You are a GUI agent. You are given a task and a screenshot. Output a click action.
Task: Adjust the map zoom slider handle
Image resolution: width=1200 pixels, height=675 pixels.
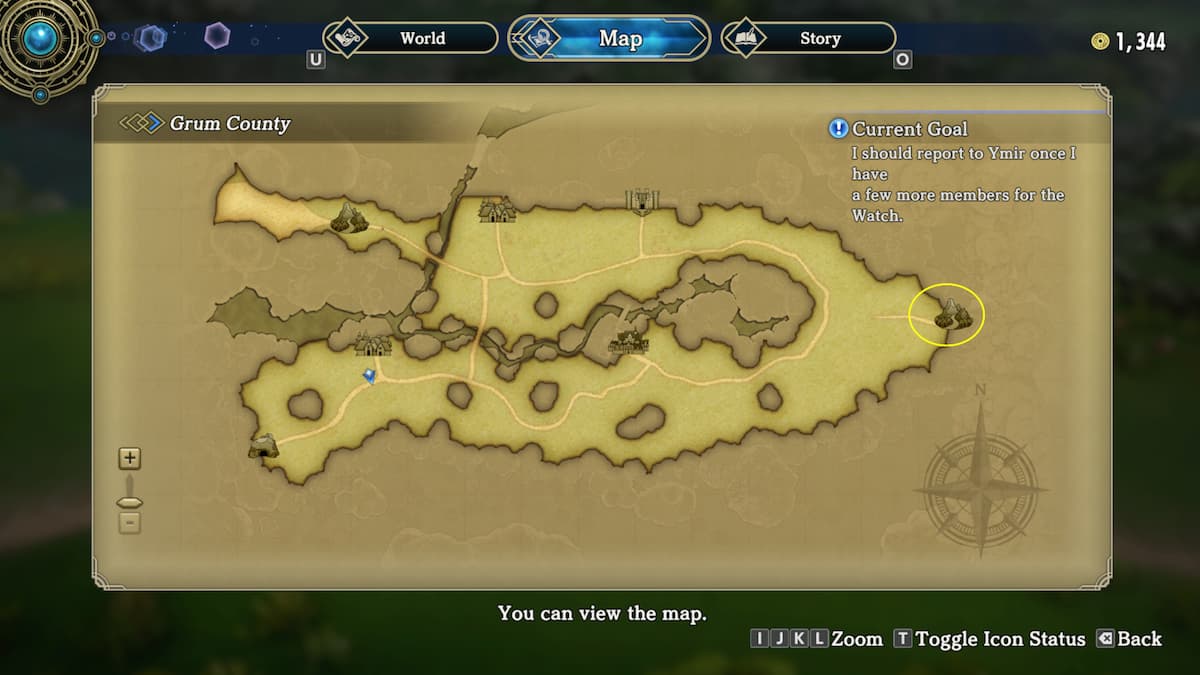[130, 502]
